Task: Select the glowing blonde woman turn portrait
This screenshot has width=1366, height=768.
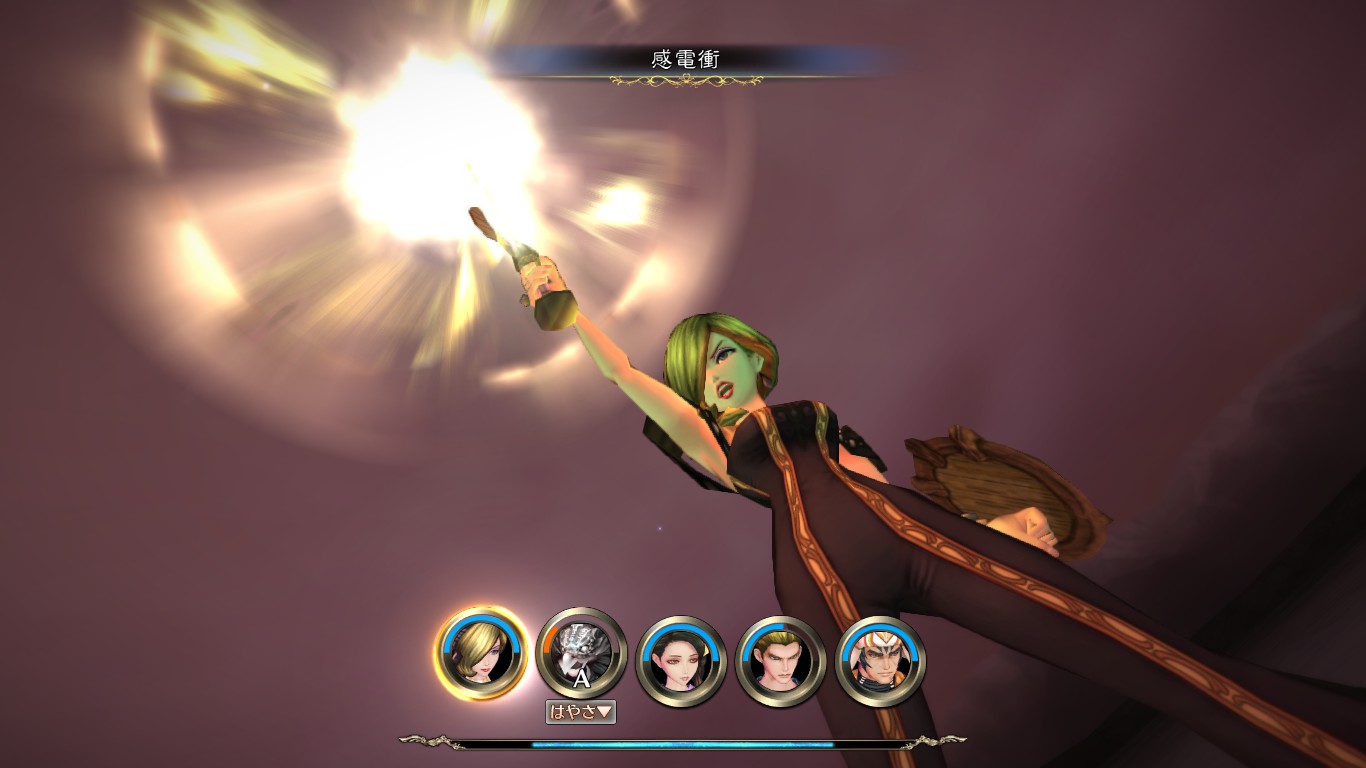Action: pyautogui.click(x=481, y=653)
